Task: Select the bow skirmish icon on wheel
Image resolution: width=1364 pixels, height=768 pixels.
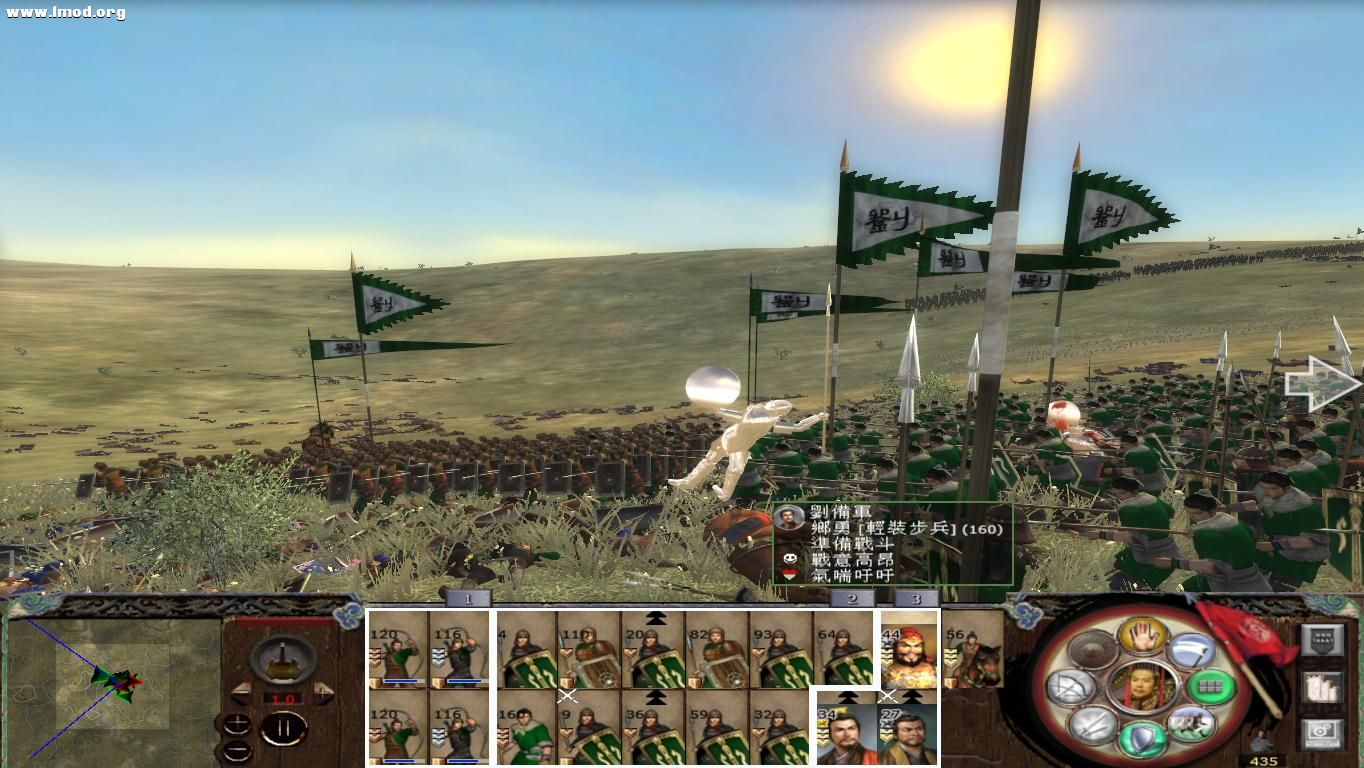Action: [1071, 689]
